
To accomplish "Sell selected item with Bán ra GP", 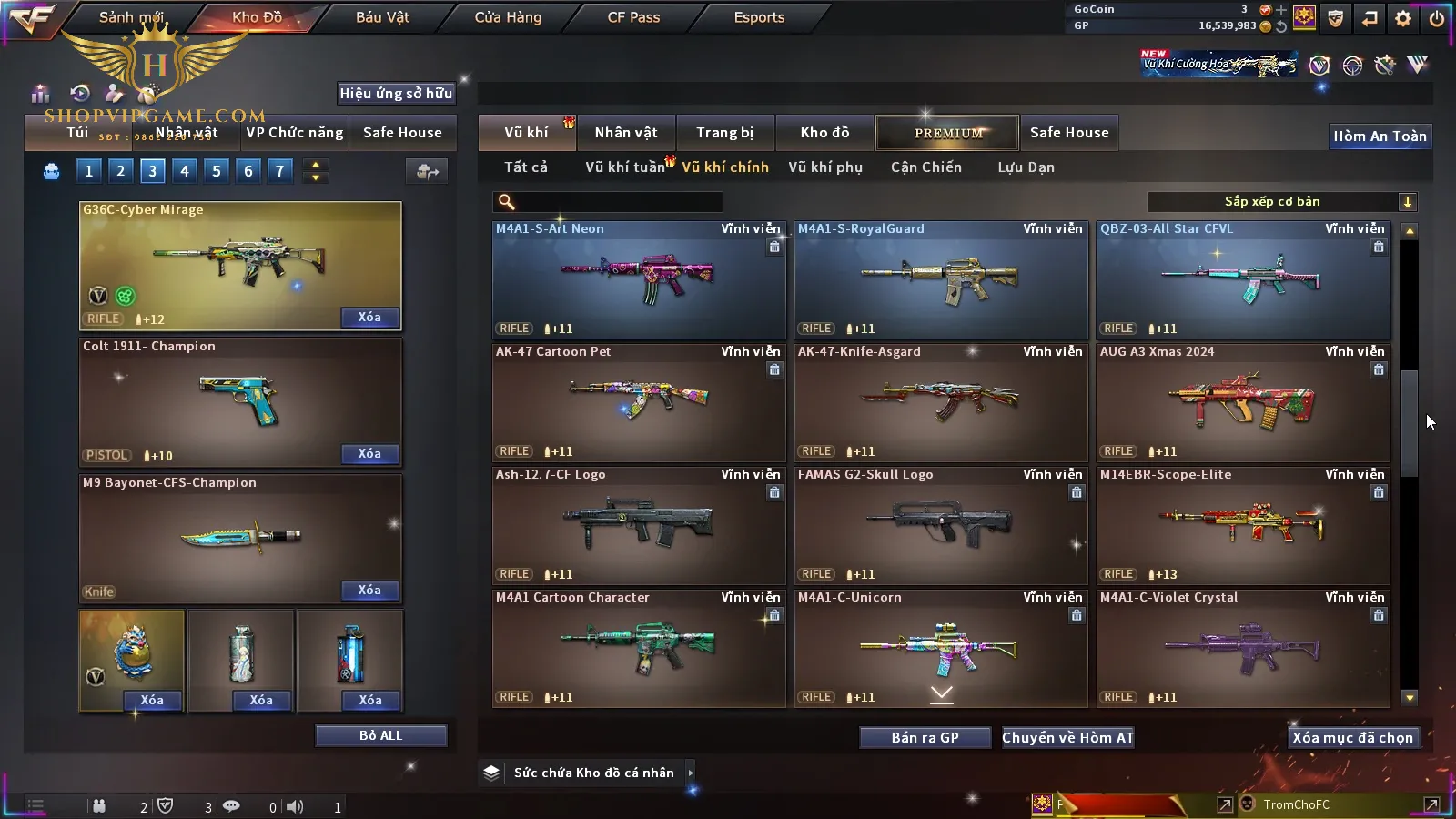I will point(925,738).
